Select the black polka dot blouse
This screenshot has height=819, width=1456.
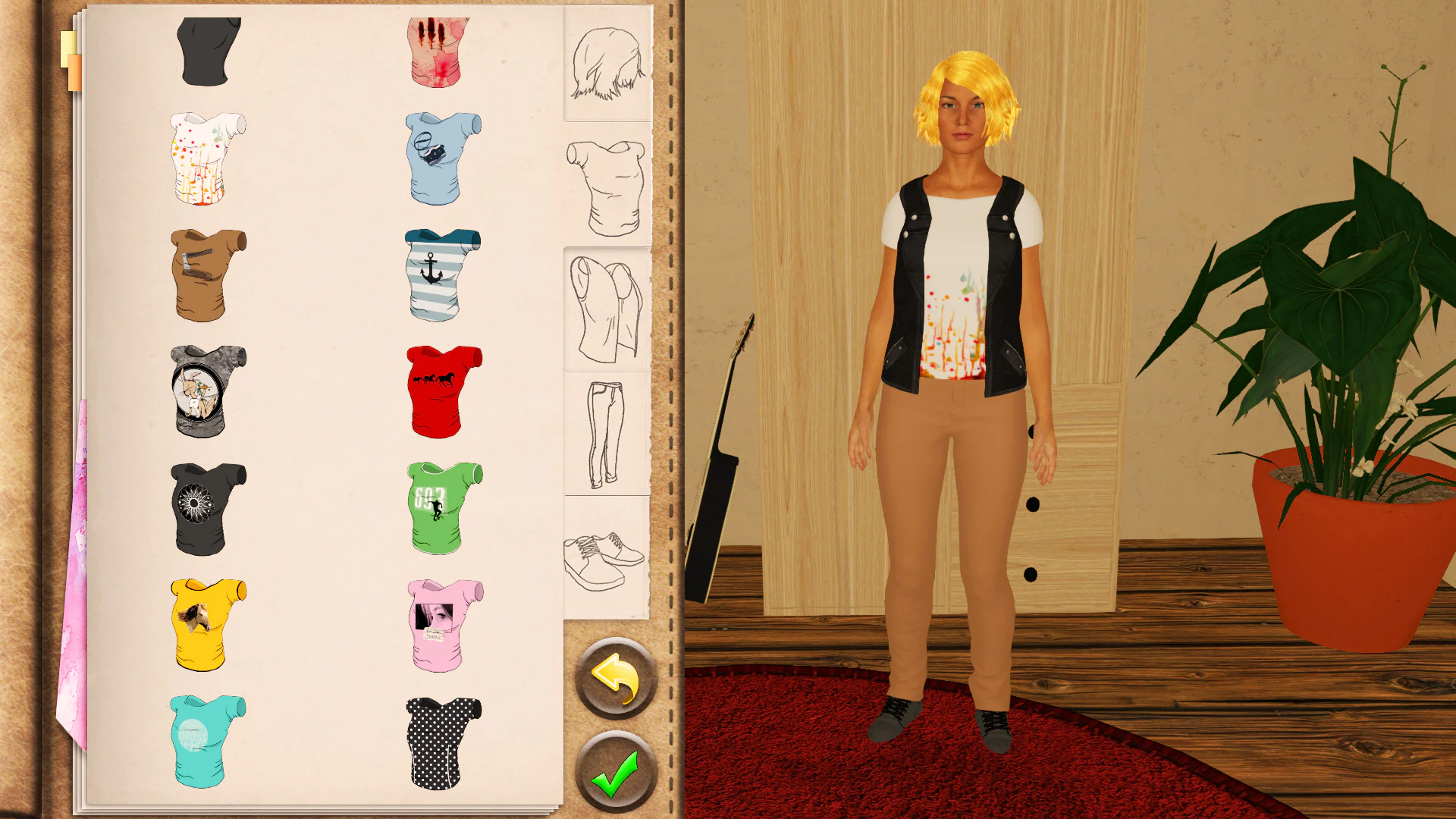coord(438,739)
